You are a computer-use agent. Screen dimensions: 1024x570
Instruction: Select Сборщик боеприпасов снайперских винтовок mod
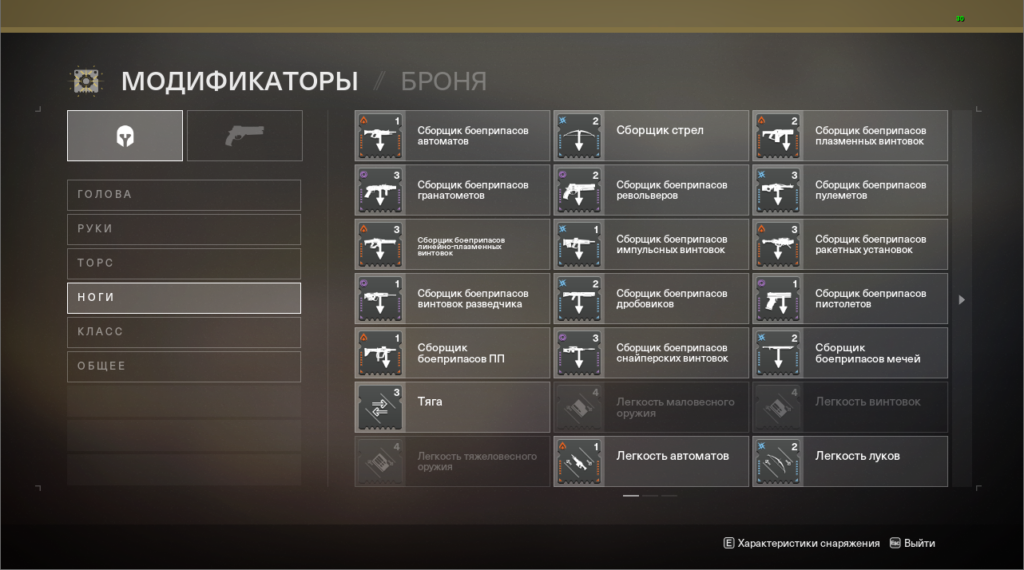tap(651, 353)
